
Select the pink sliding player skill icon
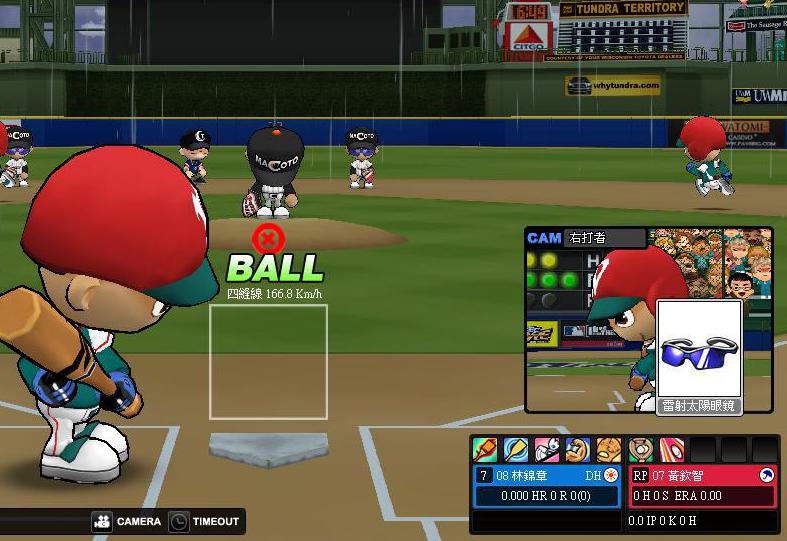click(547, 450)
